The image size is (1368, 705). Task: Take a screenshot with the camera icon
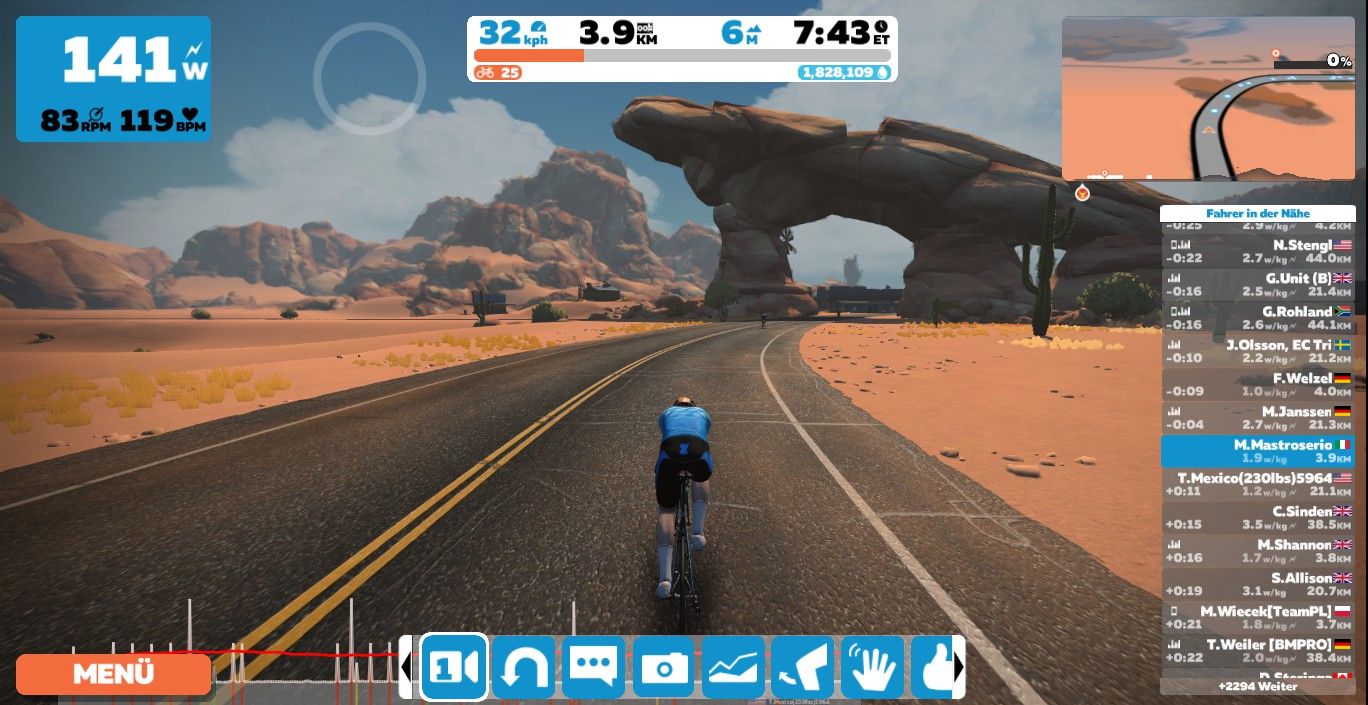[x=663, y=667]
